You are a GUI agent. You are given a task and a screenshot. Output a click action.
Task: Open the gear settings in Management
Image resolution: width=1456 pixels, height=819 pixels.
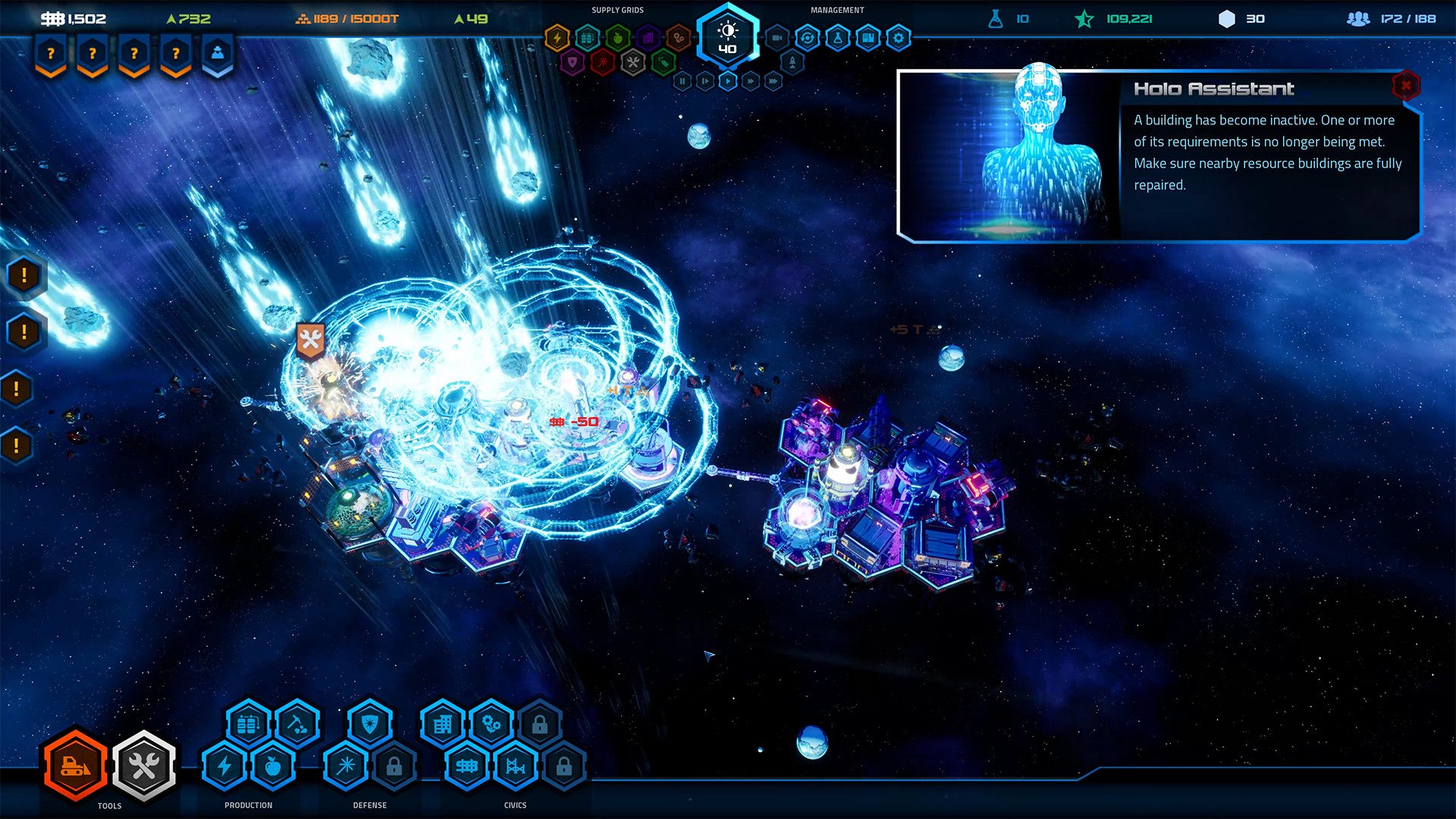899,37
